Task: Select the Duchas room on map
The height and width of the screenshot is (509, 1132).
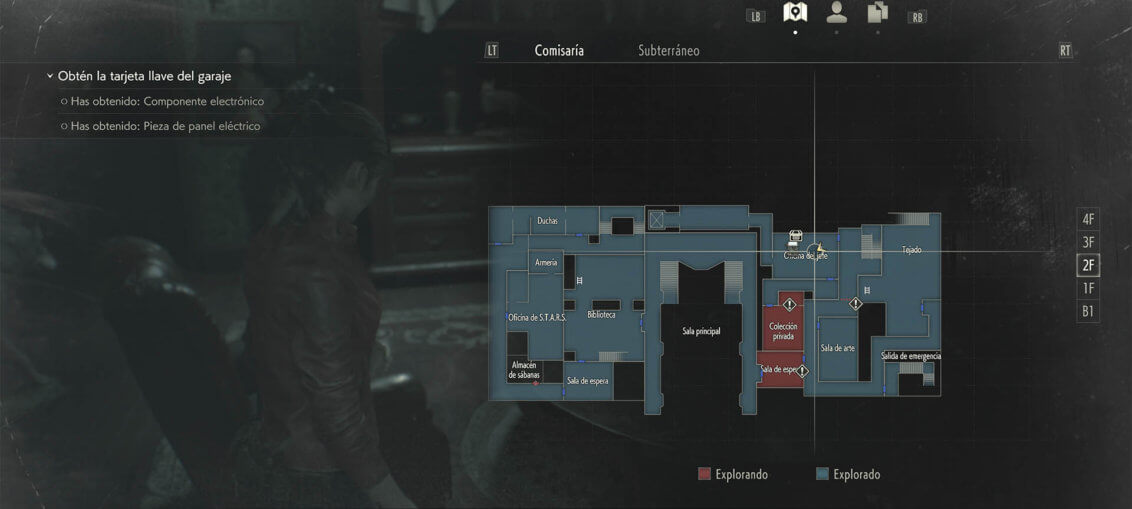Action: (547, 221)
